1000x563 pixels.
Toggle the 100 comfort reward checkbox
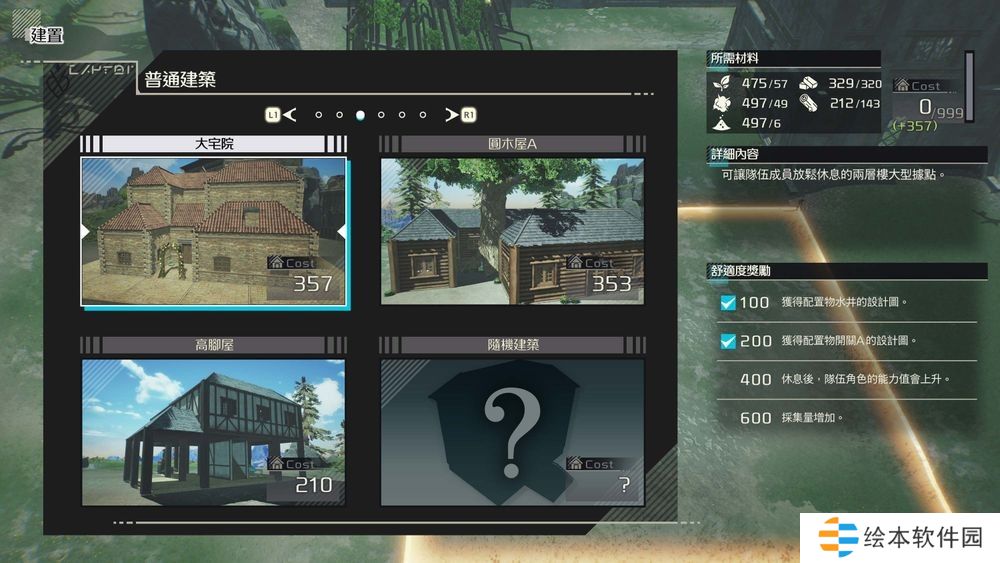728,302
